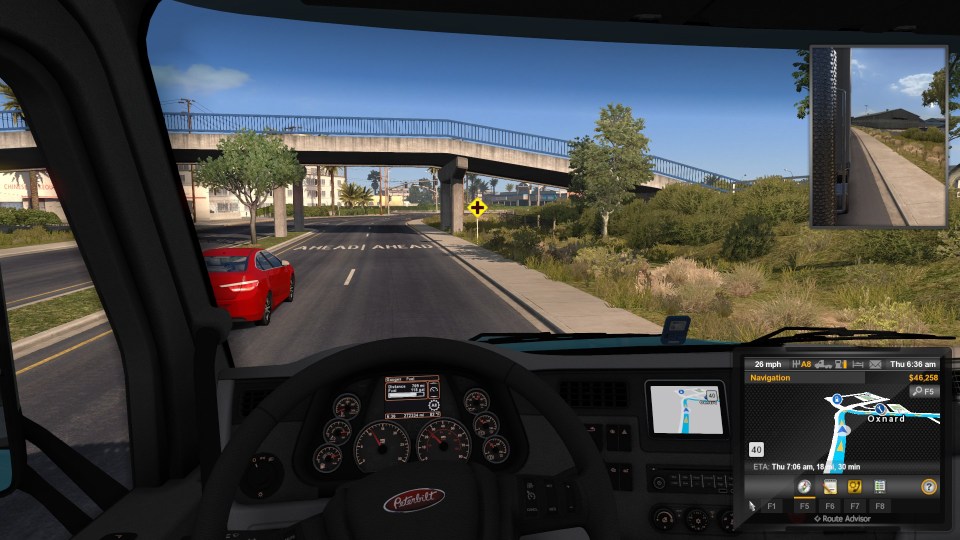Click the truck damage status icon
The width and height of the screenshot is (960, 540).
tap(821, 364)
